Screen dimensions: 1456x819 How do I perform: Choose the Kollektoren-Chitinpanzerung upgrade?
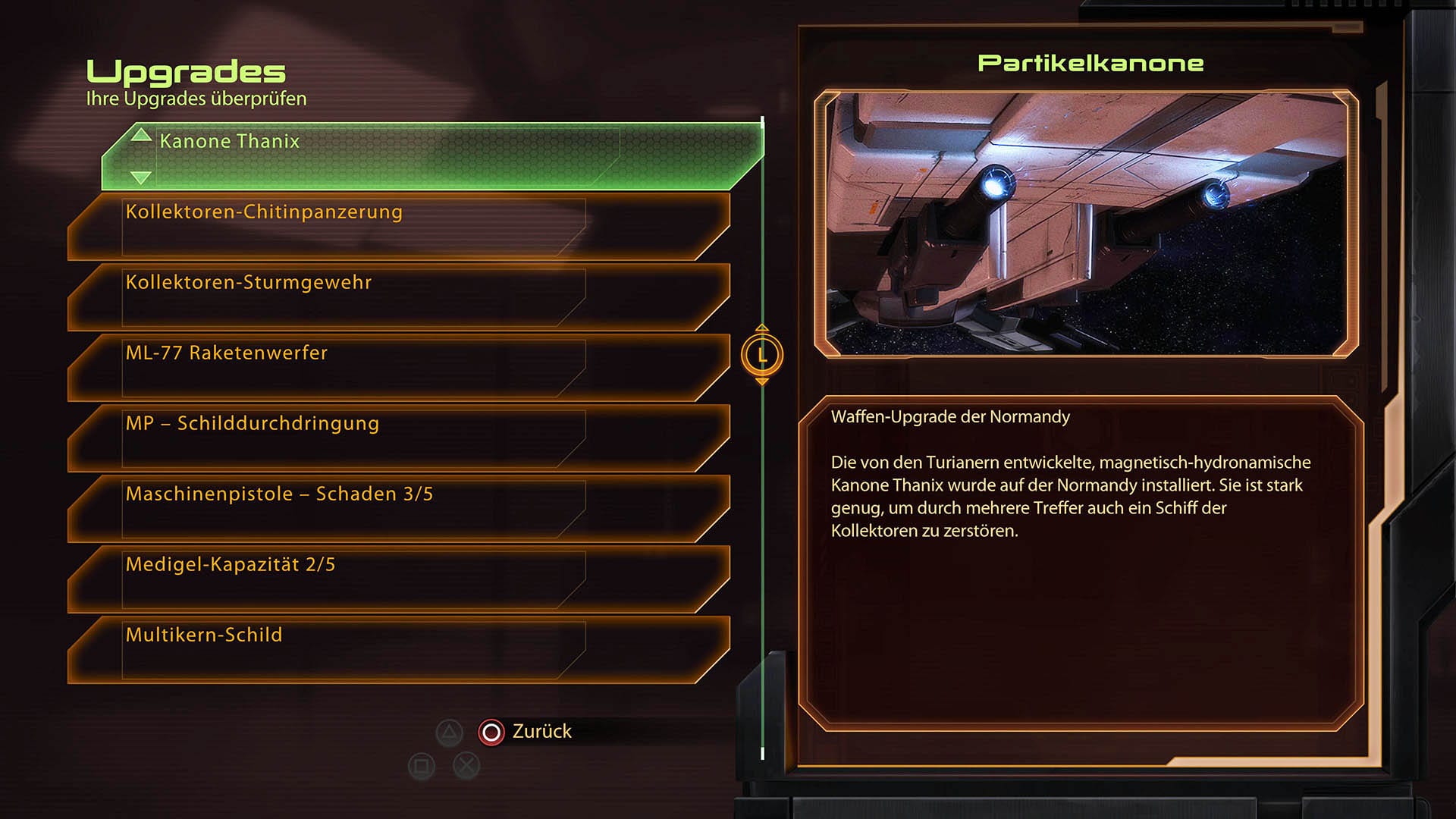coord(398,226)
